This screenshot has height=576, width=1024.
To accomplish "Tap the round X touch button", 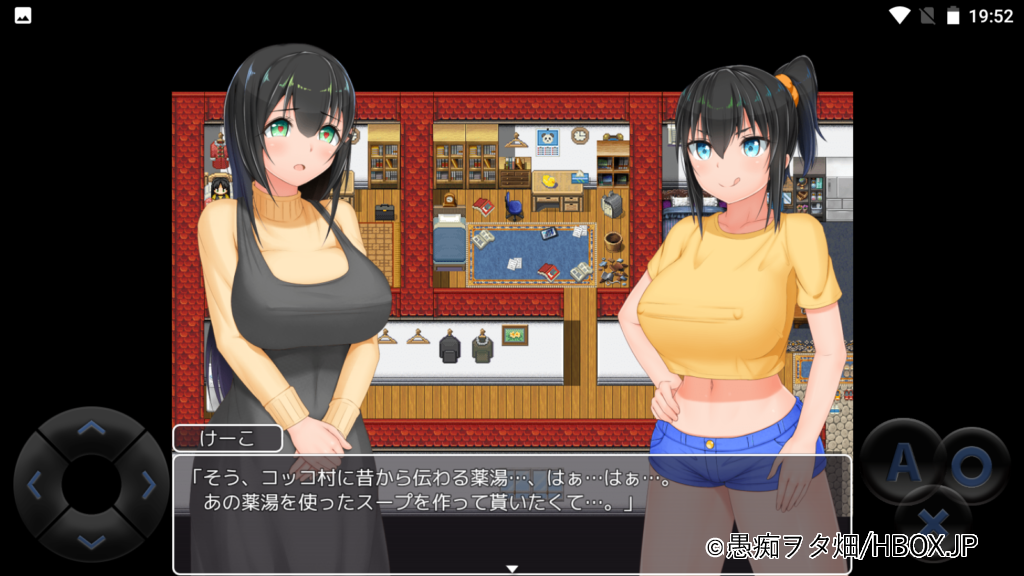I will 933,520.
